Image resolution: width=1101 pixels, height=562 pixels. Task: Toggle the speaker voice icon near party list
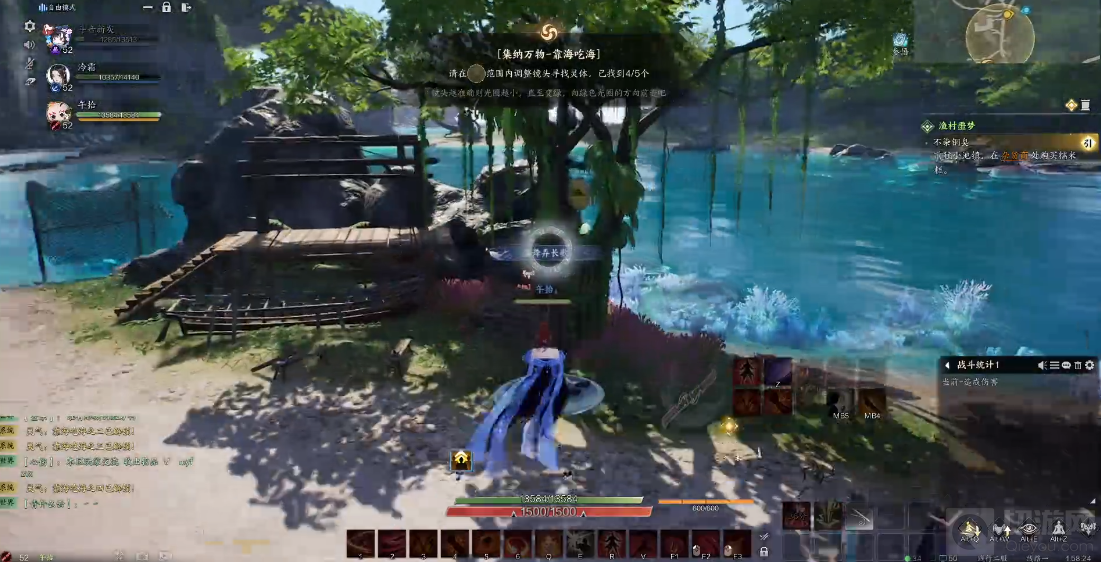[x=29, y=45]
